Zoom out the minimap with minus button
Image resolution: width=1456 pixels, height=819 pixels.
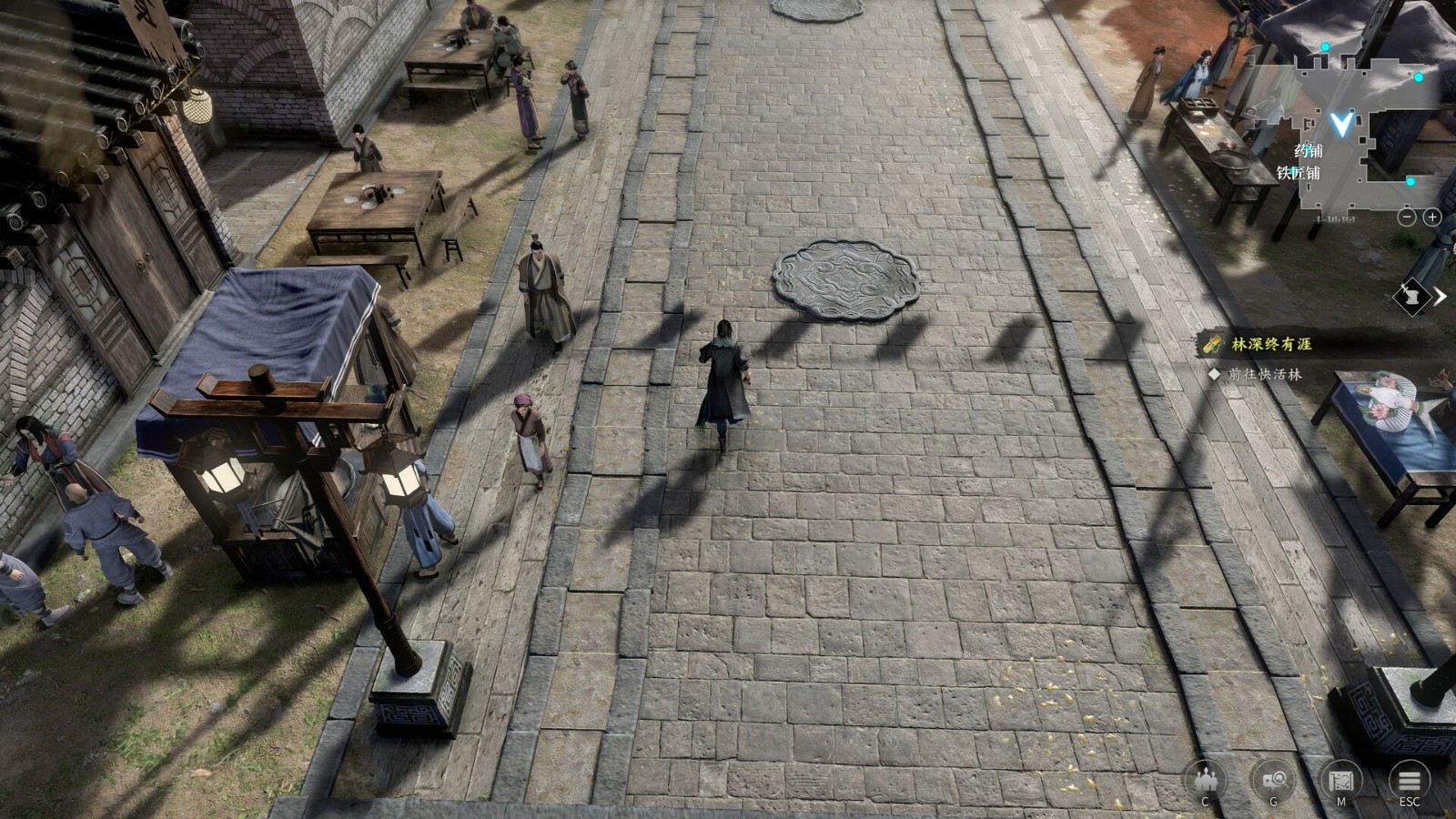[x=1407, y=217]
